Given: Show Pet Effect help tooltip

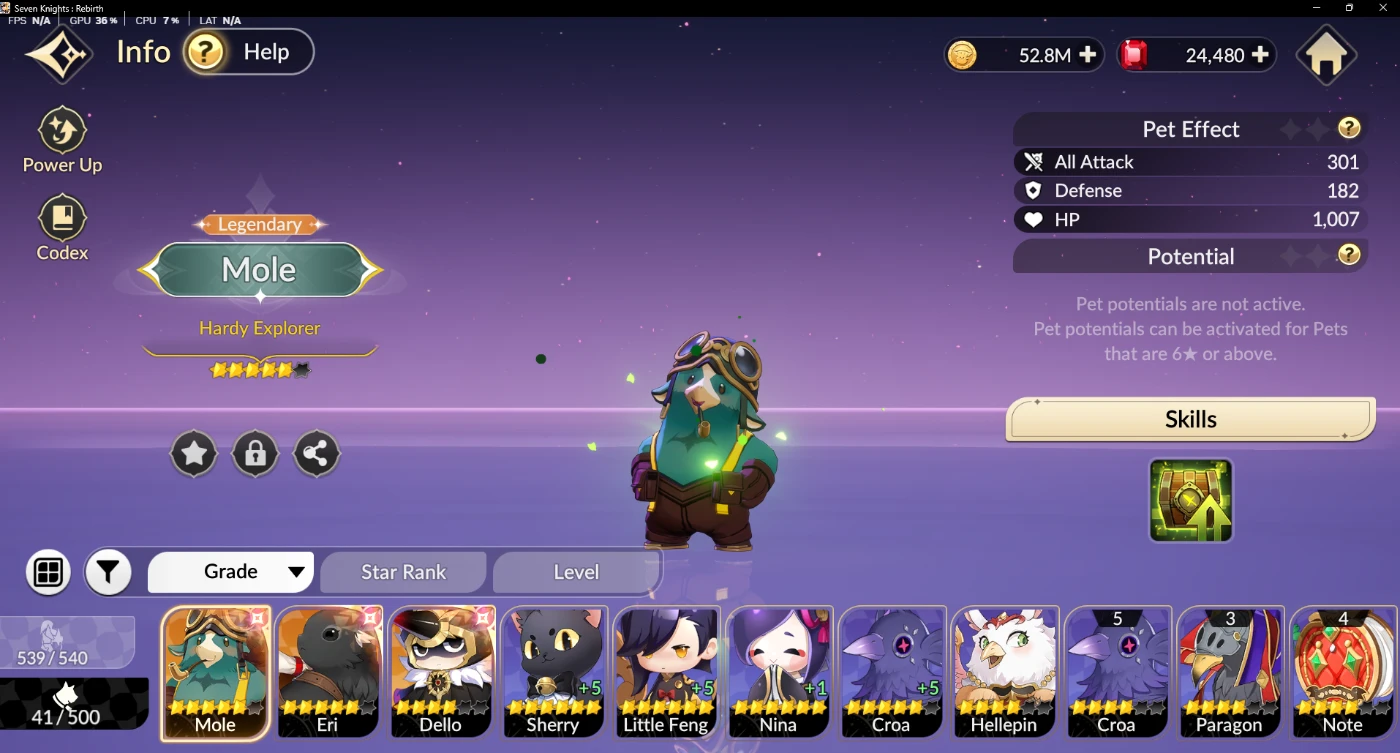Looking at the screenshot, I should click(1349, 128).
